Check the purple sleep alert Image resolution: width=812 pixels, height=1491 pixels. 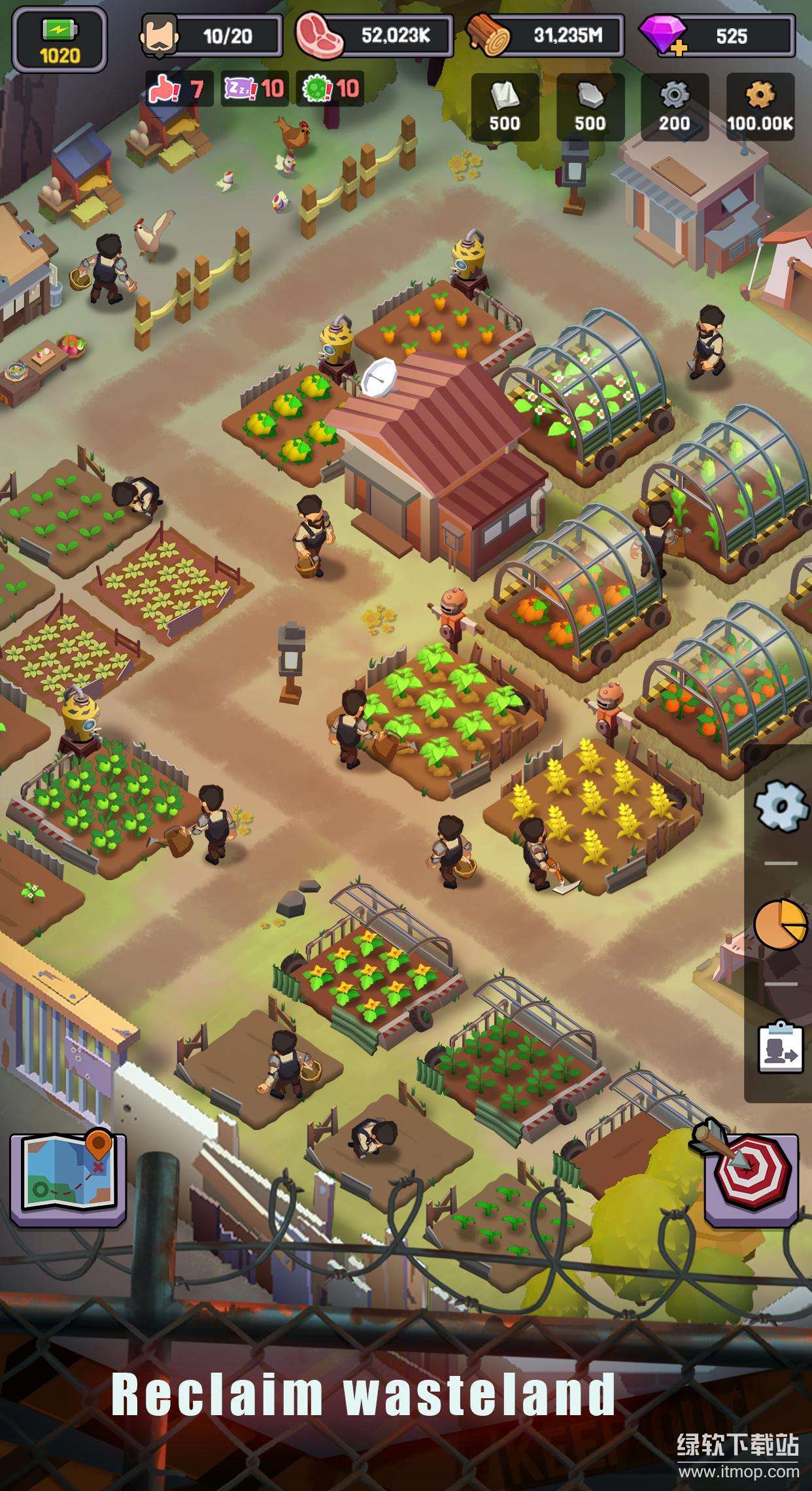point(255,88)
